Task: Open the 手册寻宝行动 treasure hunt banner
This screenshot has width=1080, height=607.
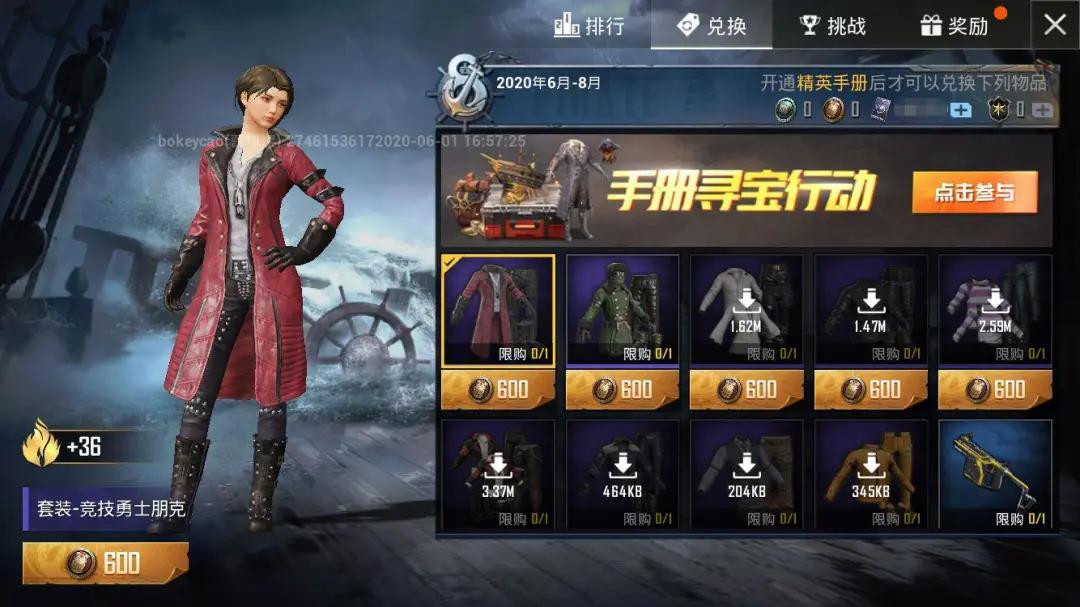Action: coord(740,190)
